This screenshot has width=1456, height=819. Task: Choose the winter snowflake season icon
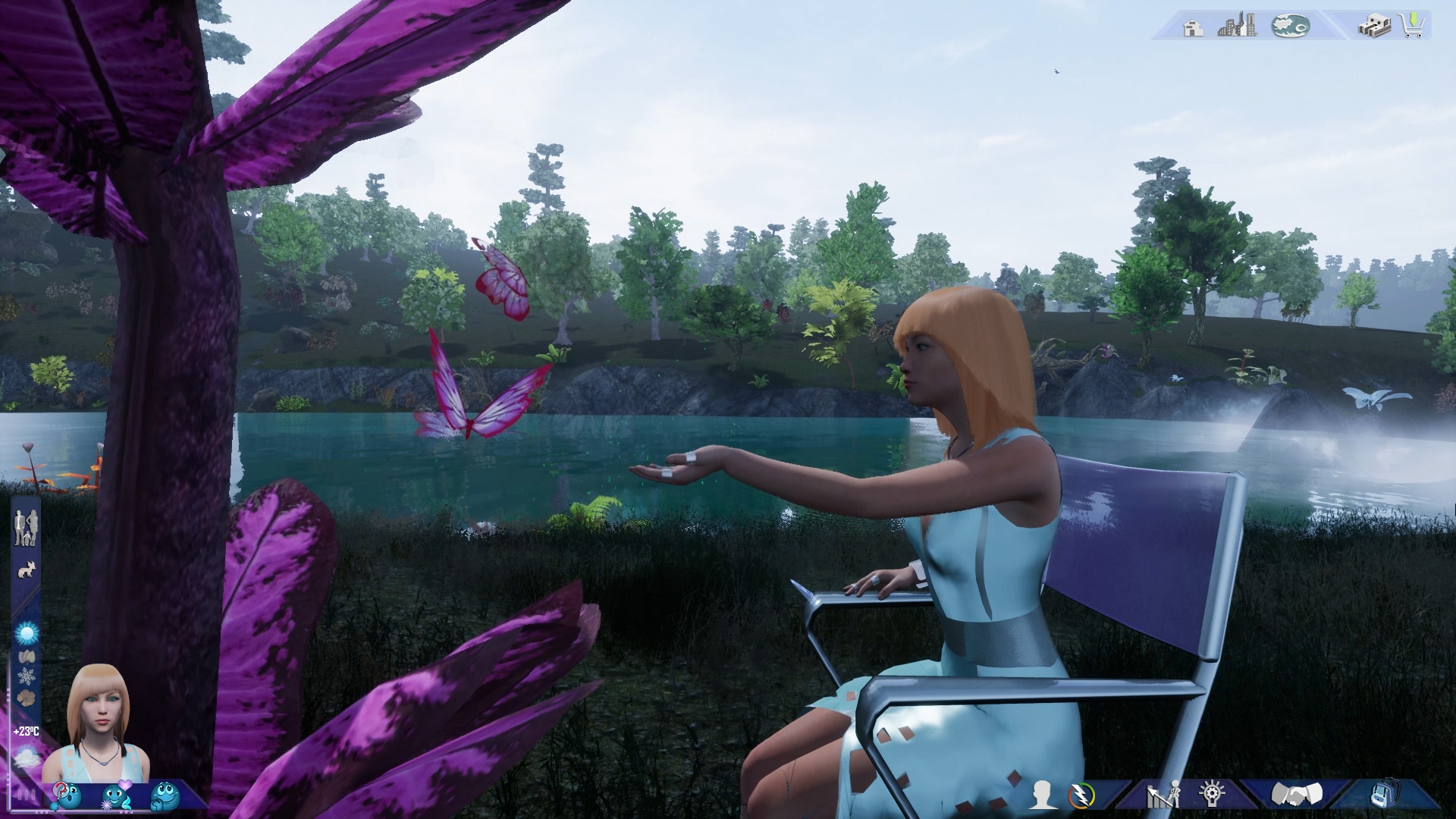[x=27, y=676]
